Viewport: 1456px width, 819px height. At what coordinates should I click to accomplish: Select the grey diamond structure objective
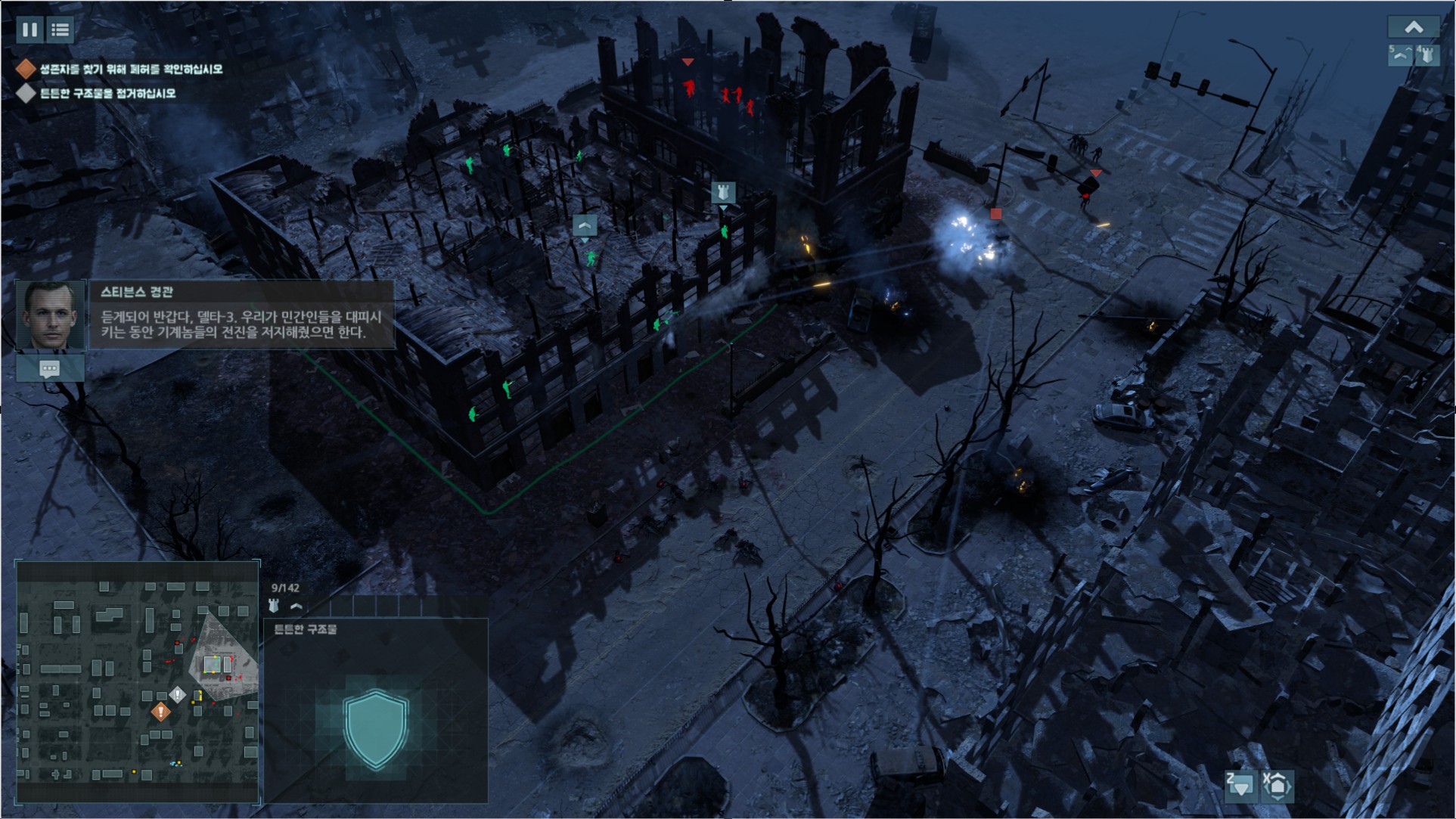pos(26,93)
